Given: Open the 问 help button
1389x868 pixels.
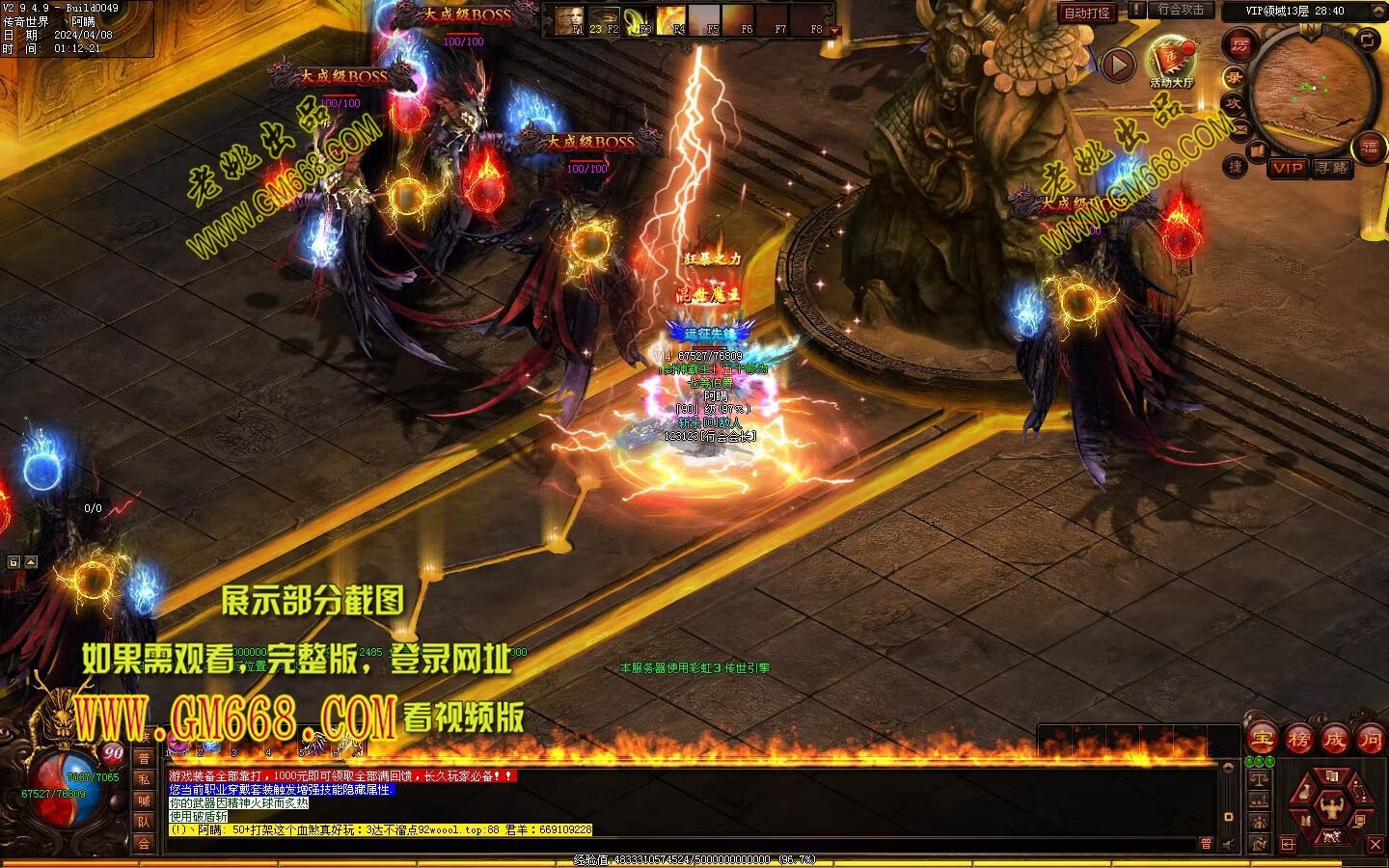Looking at the screenshot, I should point(1371,740).
